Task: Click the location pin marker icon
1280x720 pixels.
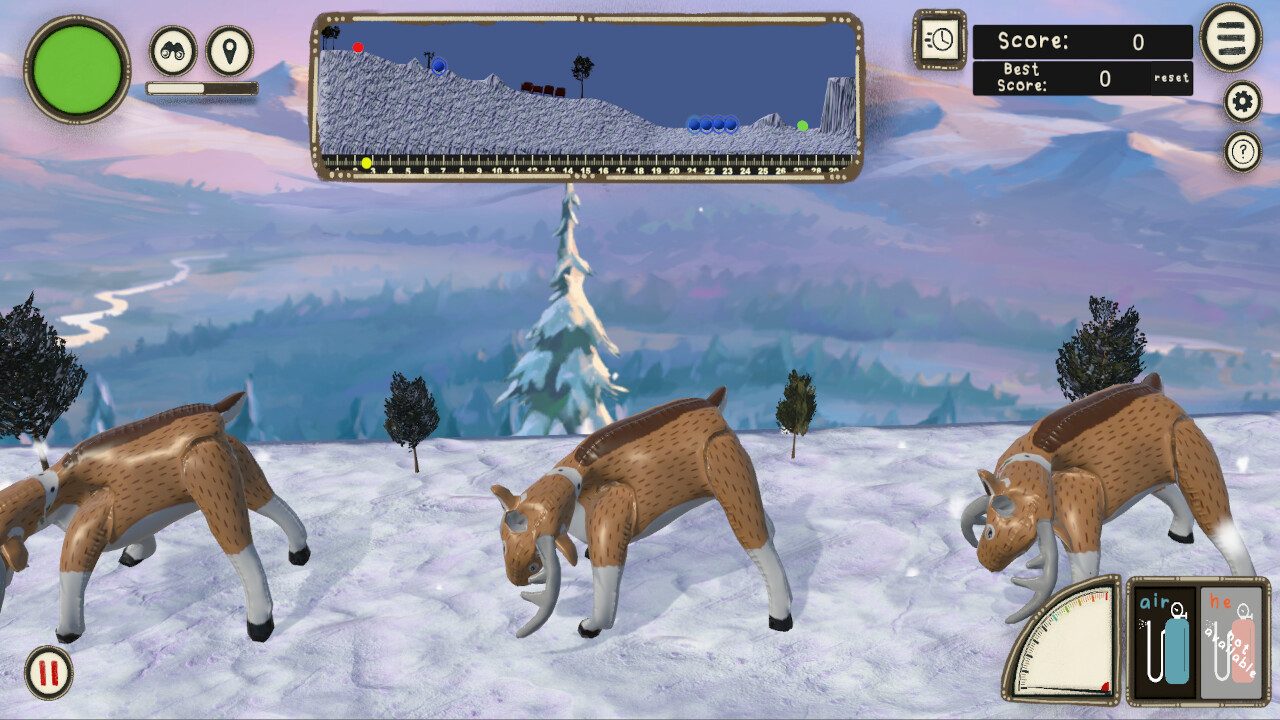Action: (x=228, y=52)
